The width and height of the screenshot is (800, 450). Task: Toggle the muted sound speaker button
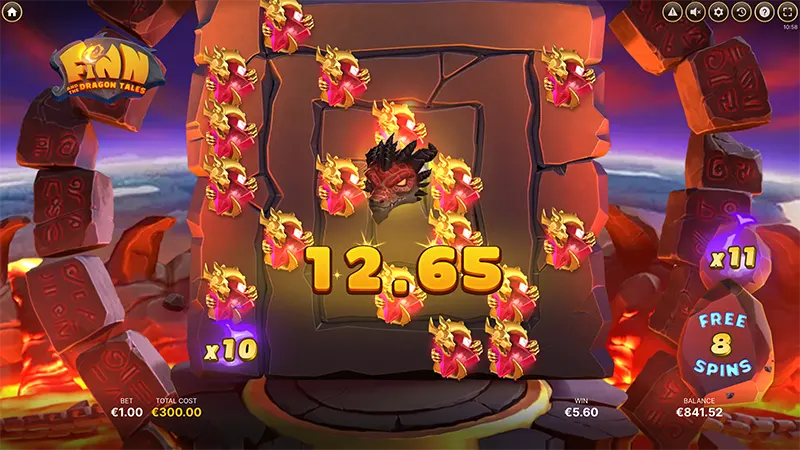696,12
